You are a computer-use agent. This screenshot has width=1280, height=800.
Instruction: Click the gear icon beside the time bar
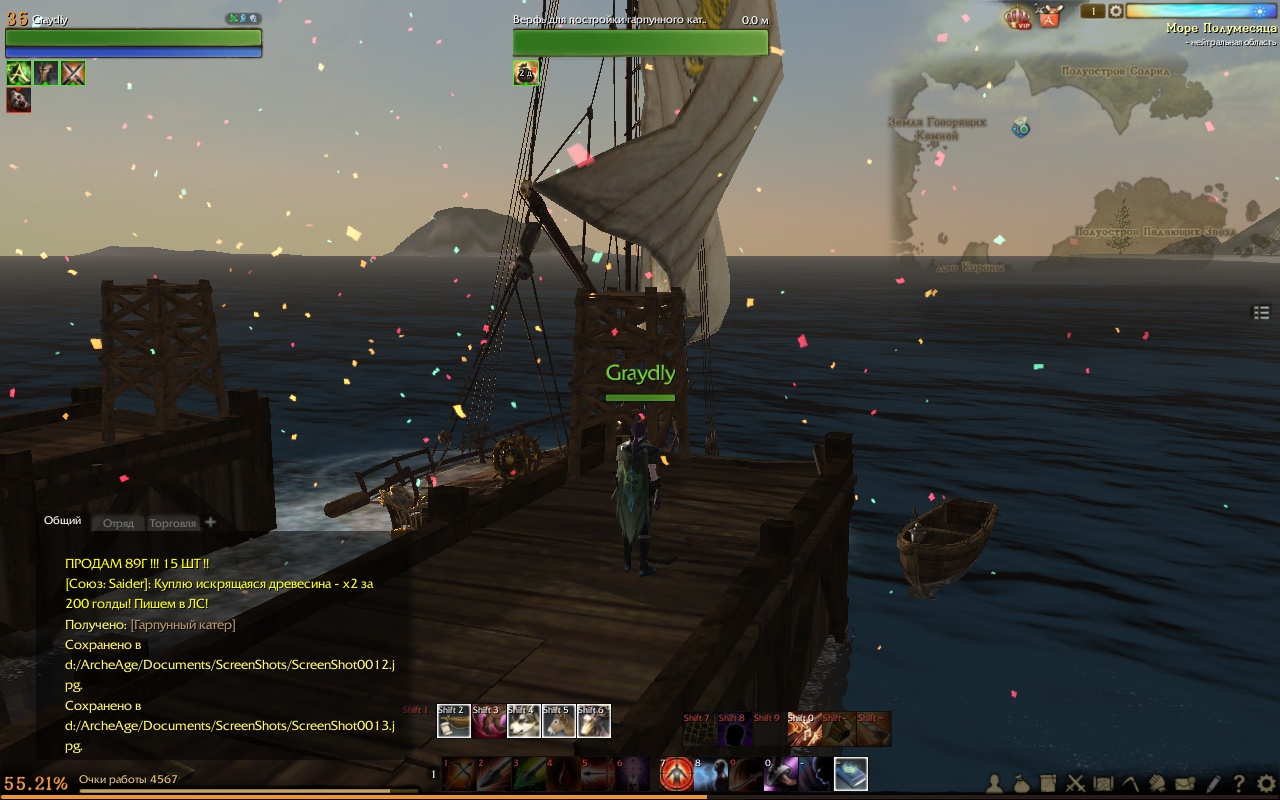[1115, 11]
